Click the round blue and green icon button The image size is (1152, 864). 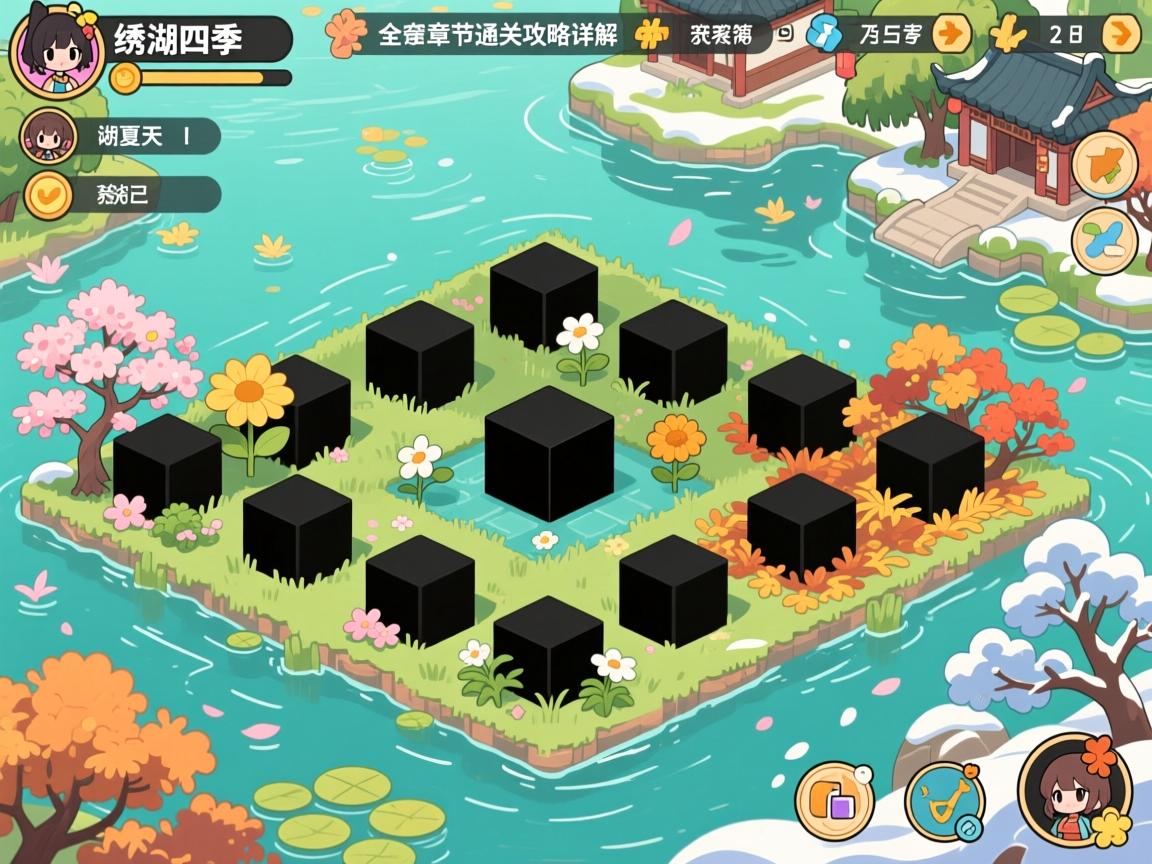1104,241
